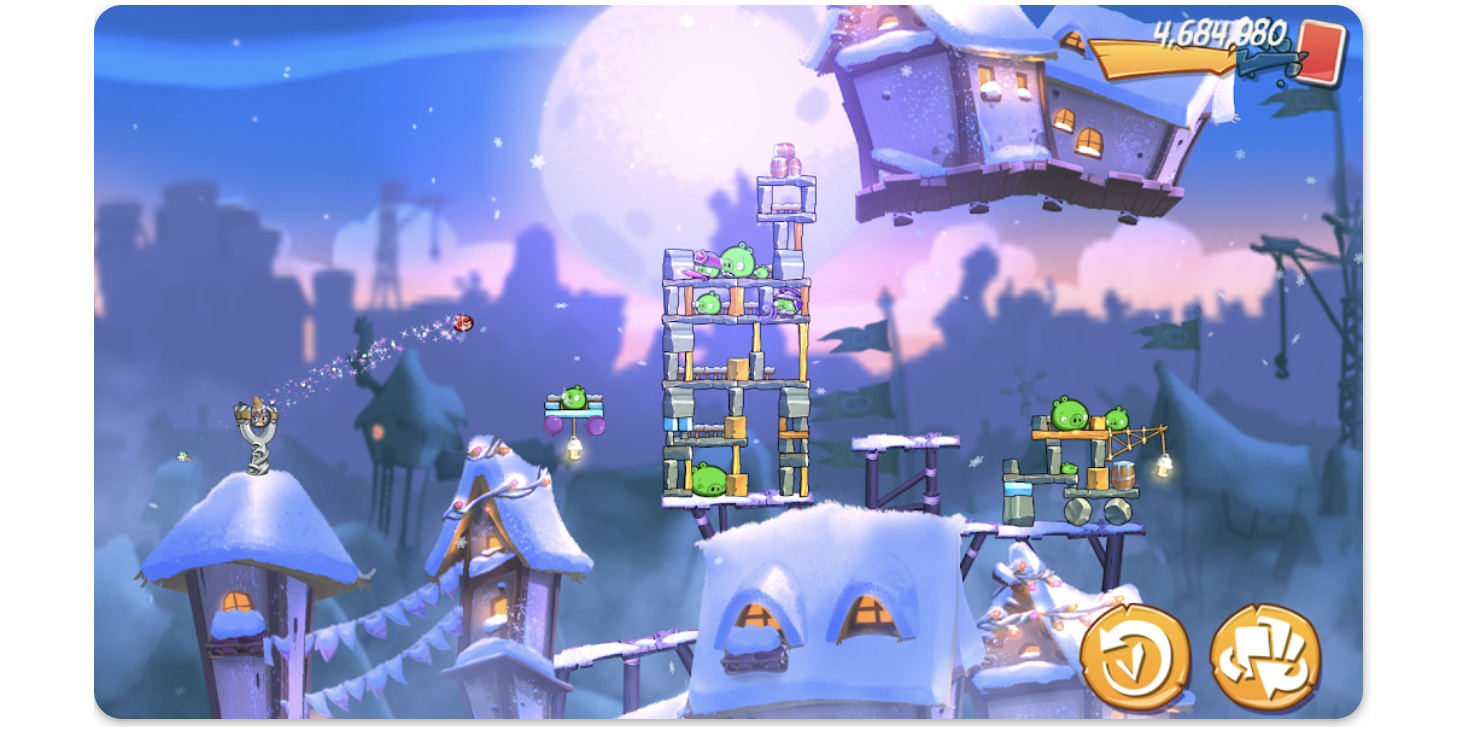Tap the lantern hanging from the wooden crane
The width and height of the screenshot is (1460, 730).
(1163, 464)
